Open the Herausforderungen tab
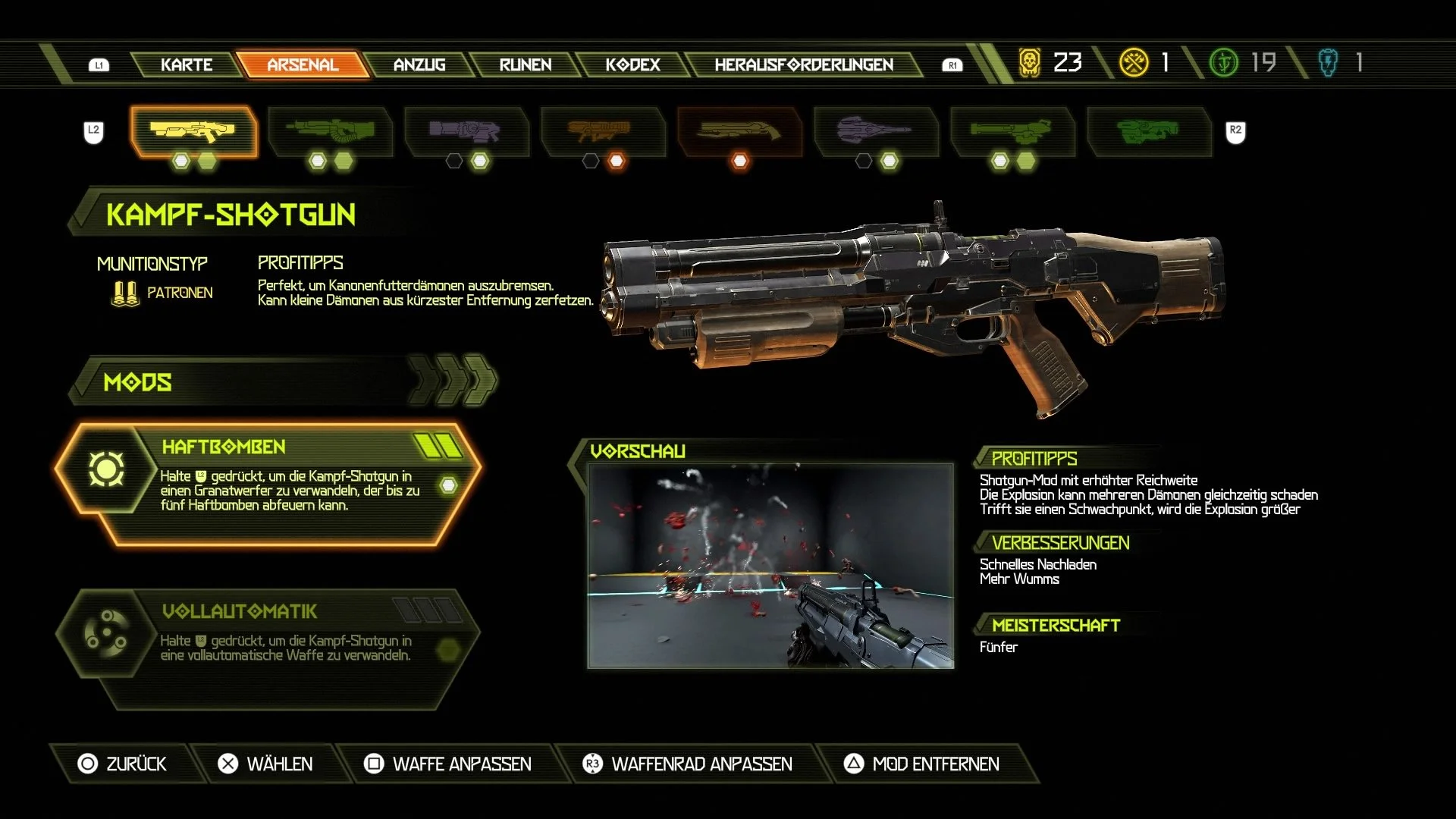 pos(804,64)
